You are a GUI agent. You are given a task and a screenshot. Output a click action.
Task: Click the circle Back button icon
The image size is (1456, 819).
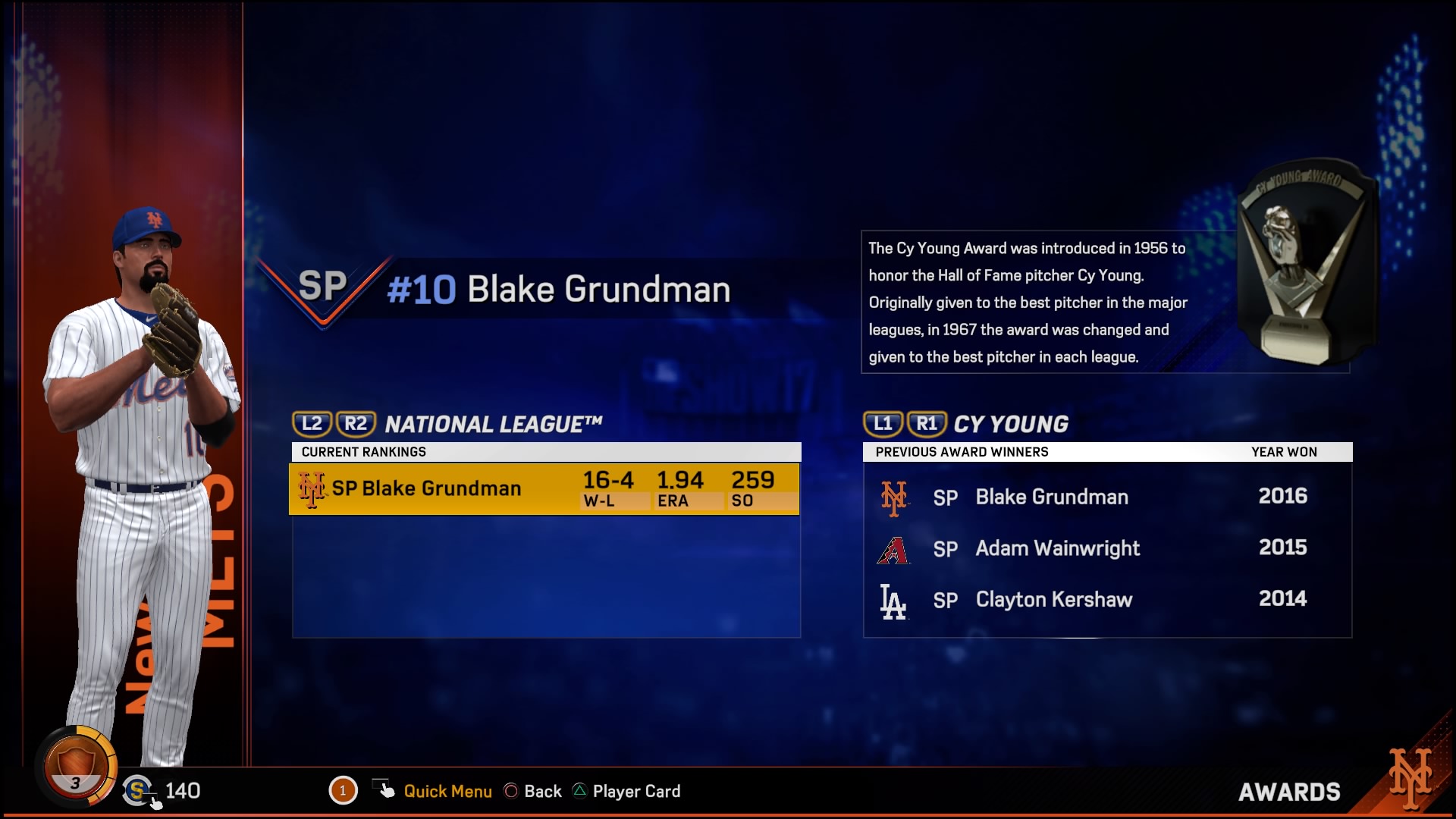pos(511,791)
